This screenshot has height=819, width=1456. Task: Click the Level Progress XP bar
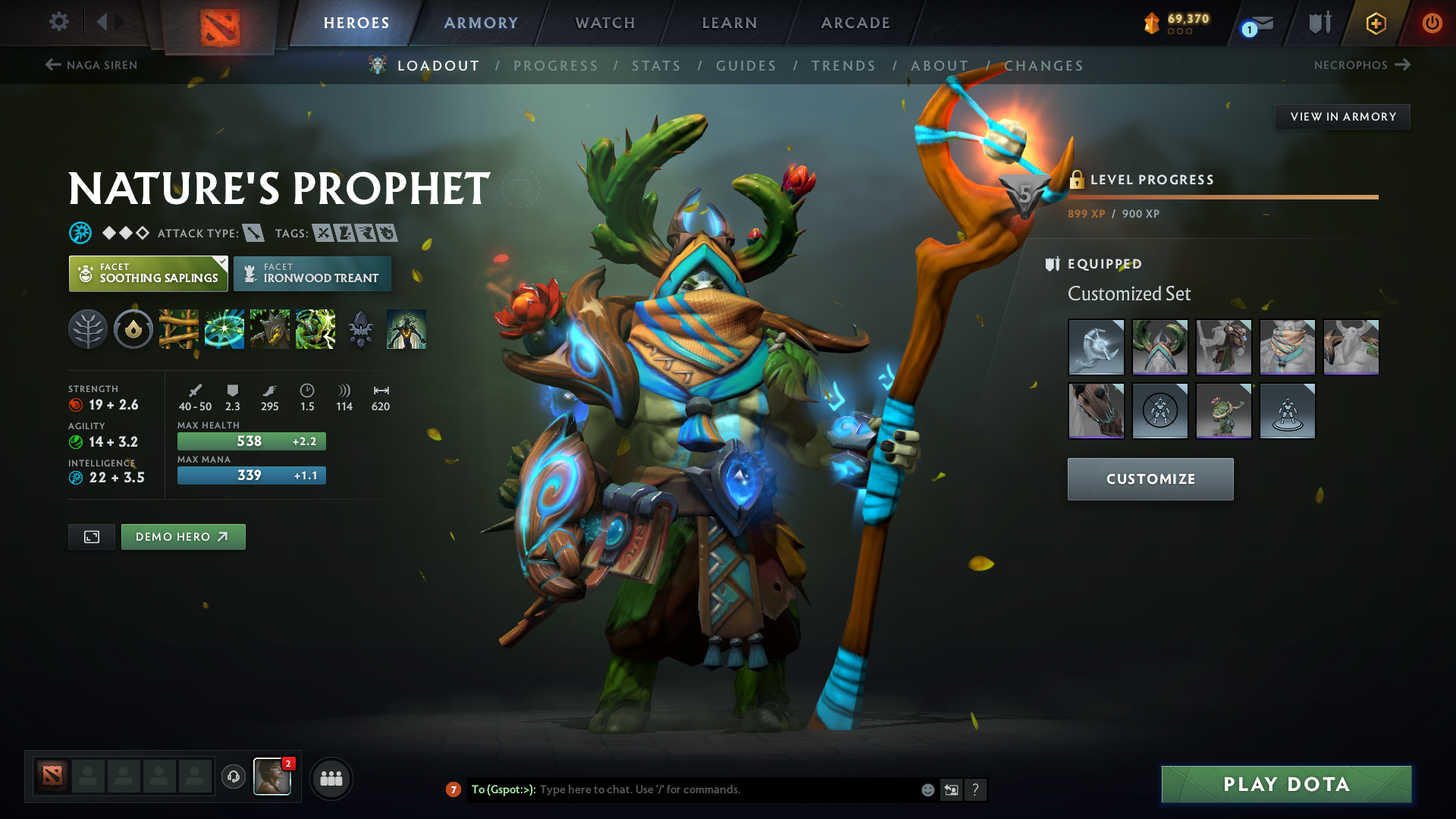pyautogui.click(x=1221, y=197)
